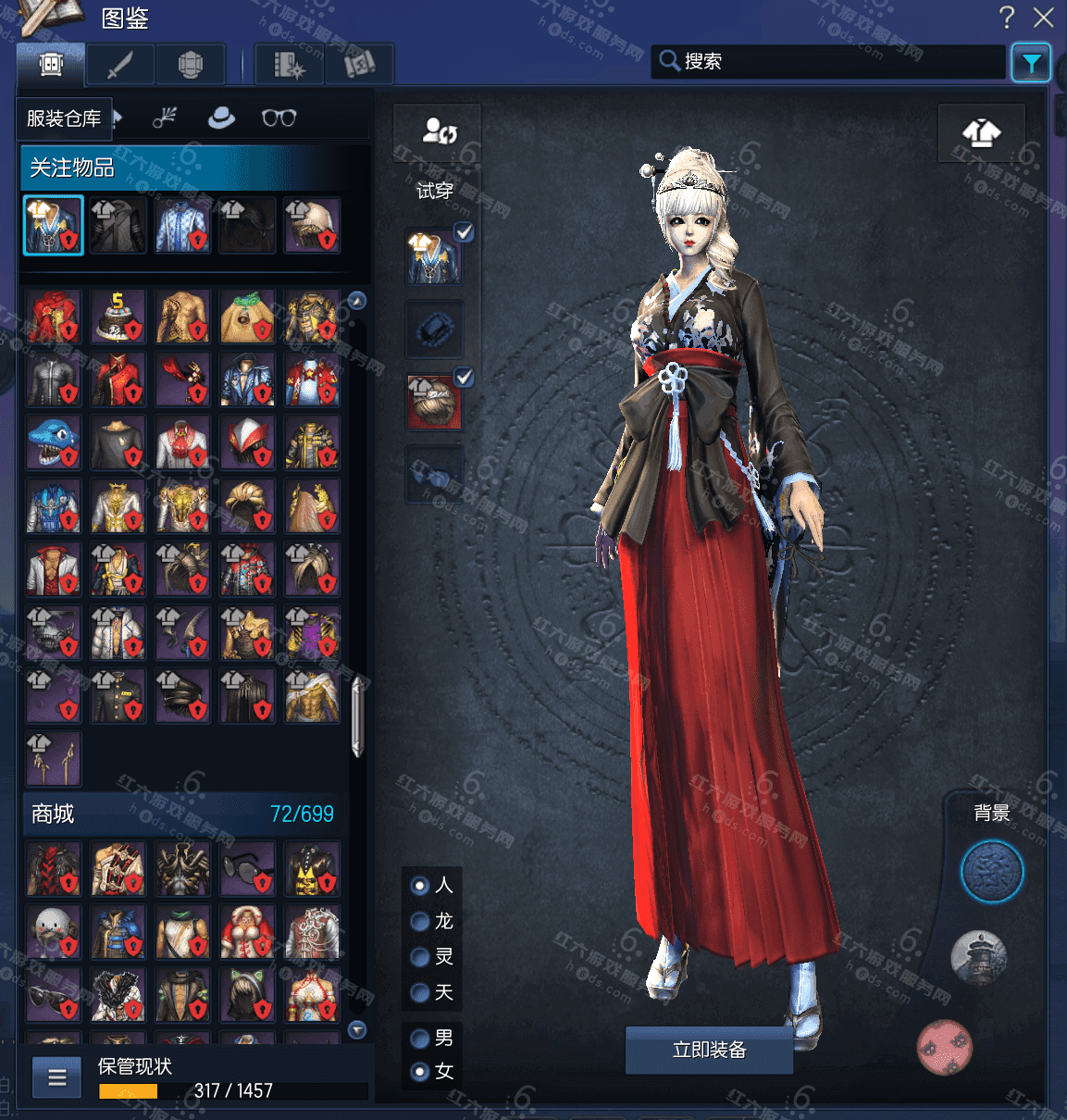1067x1120 pixels.
Task: Select the glasses accessory category
Action: point(279,118)
